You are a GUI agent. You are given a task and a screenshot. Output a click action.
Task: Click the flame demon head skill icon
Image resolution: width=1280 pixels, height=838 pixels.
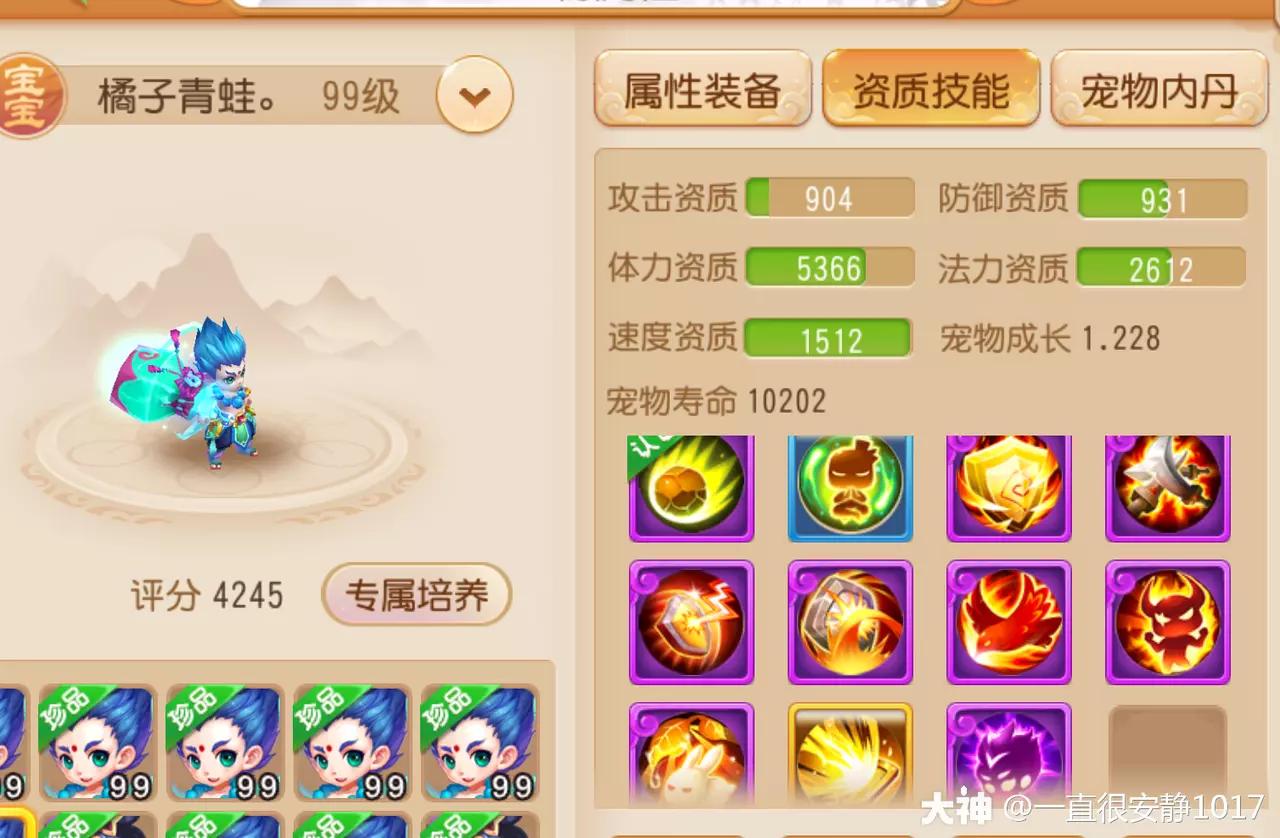[x=1167, y=623]
